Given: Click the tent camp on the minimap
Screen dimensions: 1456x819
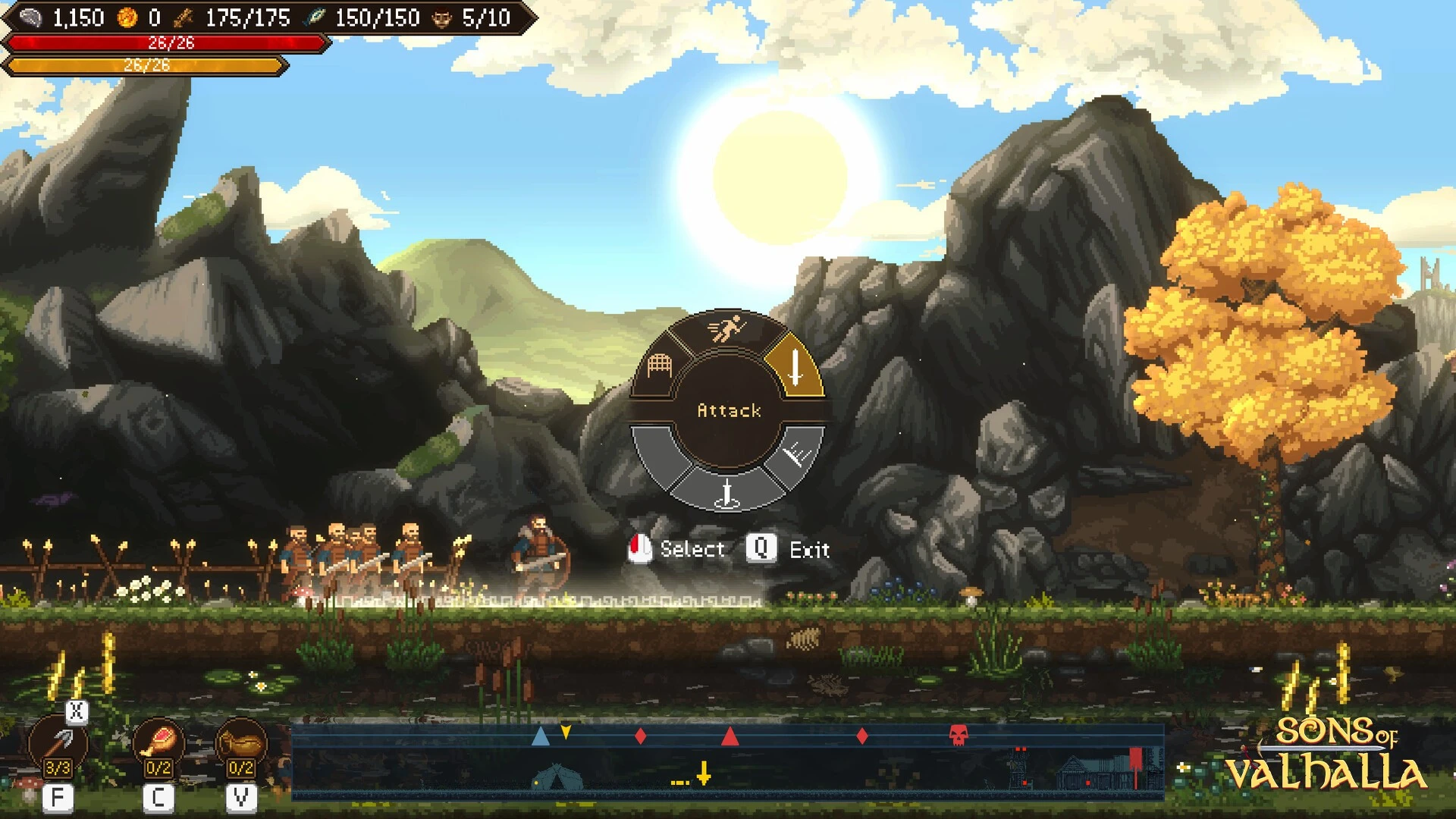Looking at the screenshot, I should (557, 777).
